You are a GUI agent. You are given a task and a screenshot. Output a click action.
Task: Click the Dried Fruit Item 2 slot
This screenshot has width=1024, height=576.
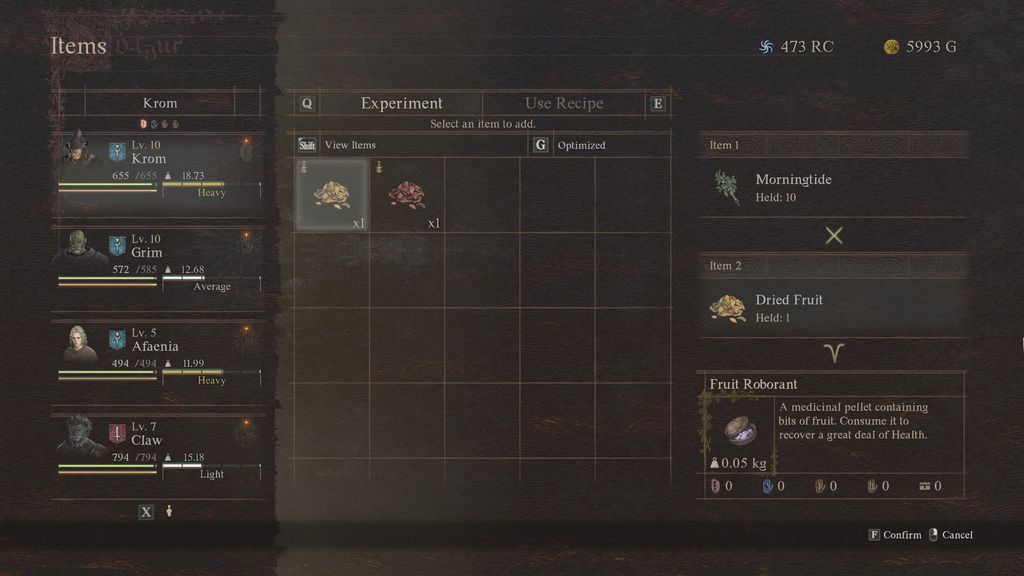(834, 308)
